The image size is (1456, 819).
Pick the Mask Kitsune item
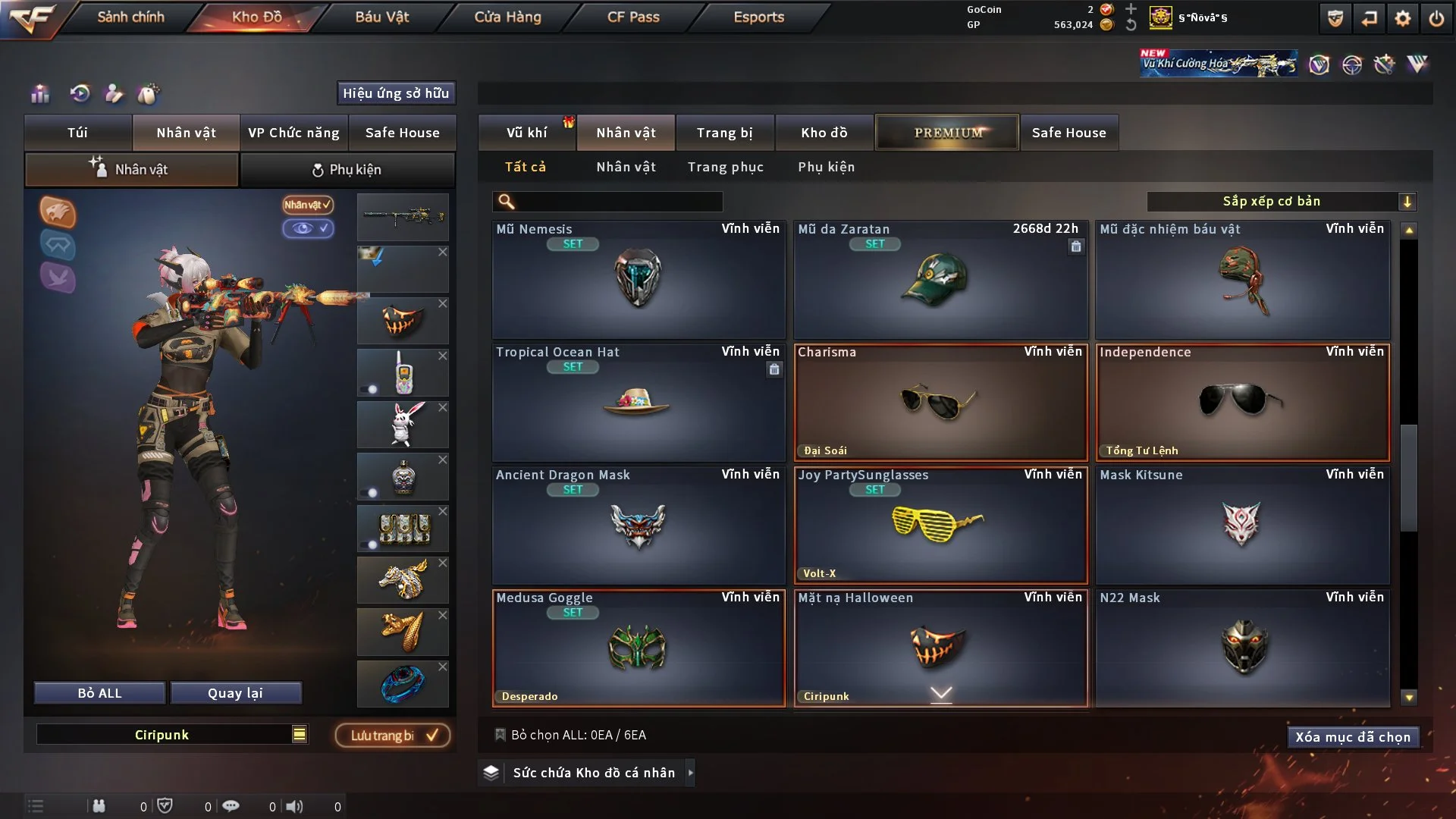pyautogui.click(x=1242, y=525)
